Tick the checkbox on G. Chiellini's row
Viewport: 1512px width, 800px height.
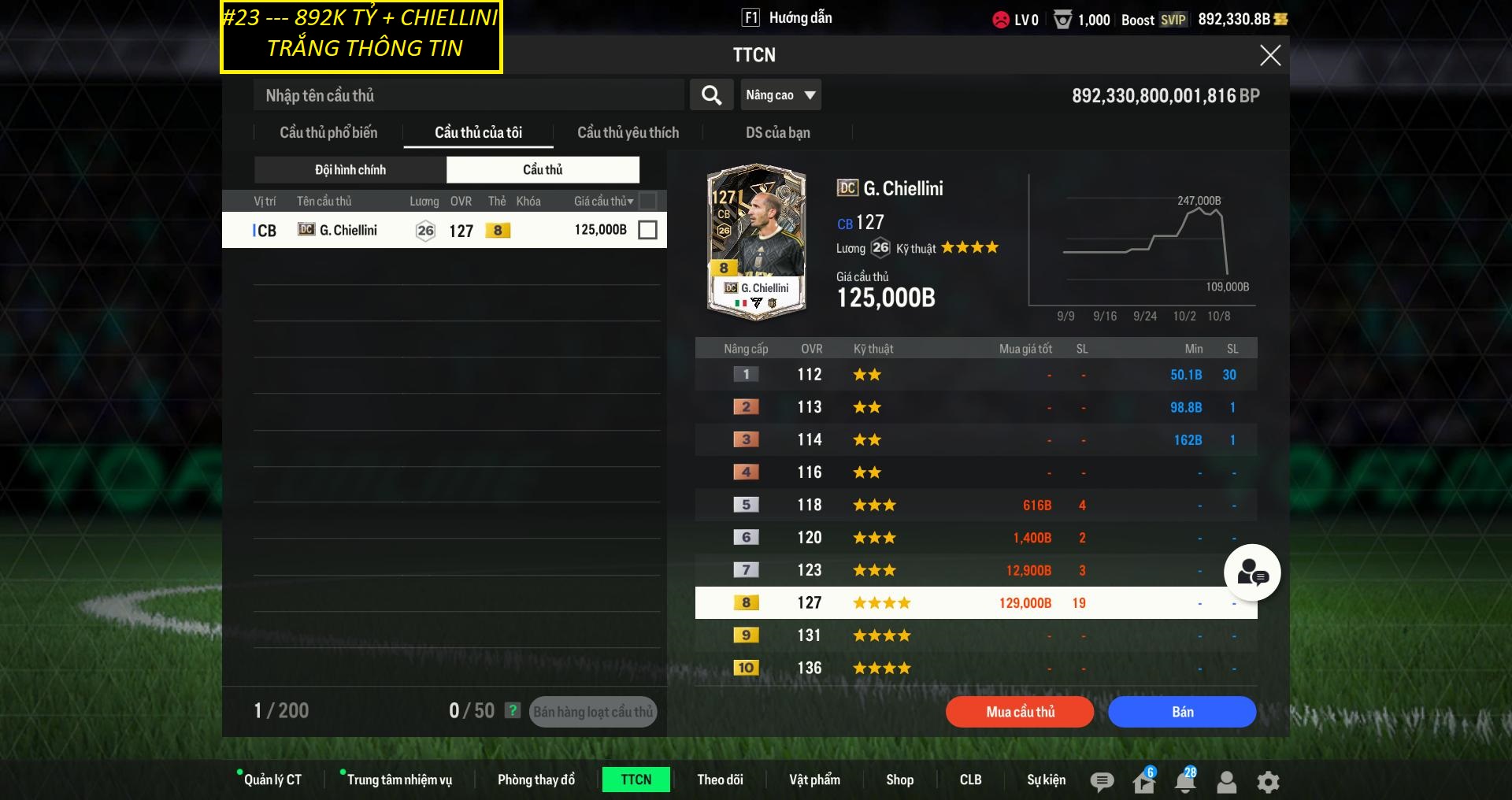(x=647, y=230)
